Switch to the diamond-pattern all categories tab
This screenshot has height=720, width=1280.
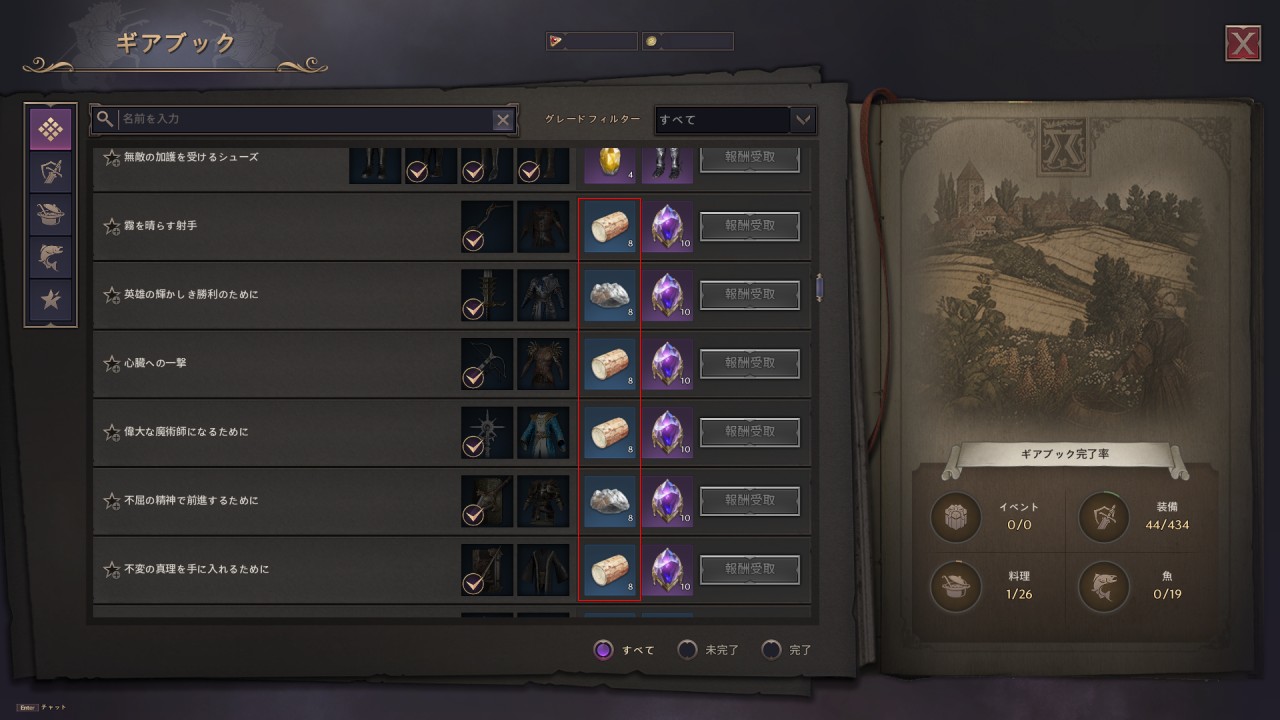[x=50, y=130]
